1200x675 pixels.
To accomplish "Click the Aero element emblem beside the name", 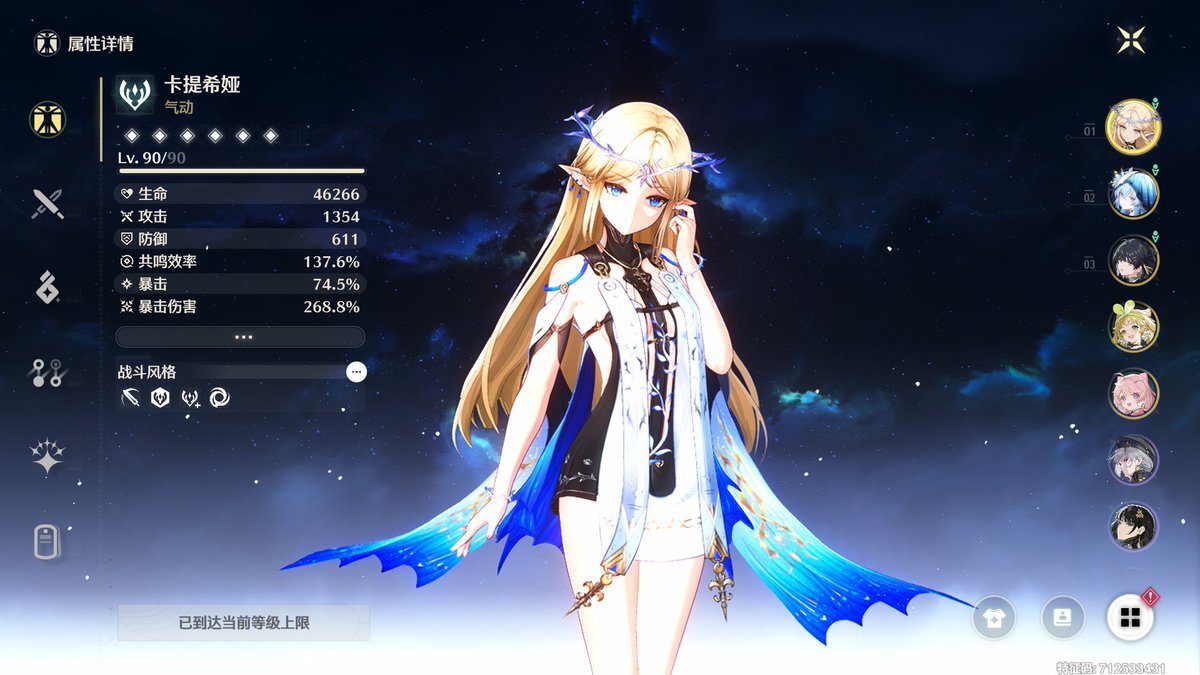I will pyautogui.click(x=135, y=94).
